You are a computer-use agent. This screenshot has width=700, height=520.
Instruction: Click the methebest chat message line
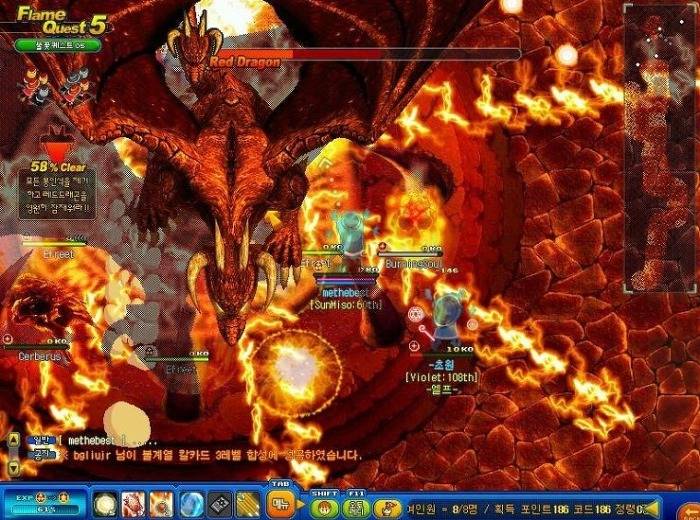[x=90, y=440]
